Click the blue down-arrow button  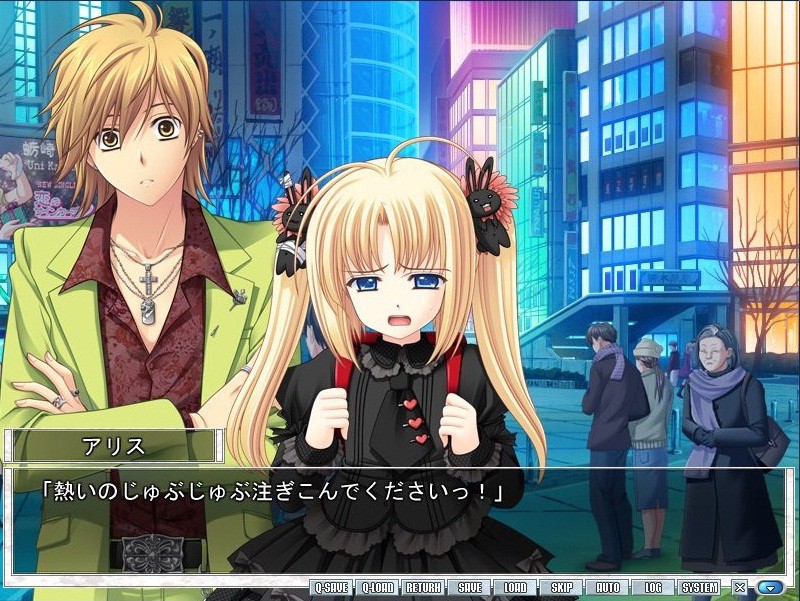[x=769, y=588]
